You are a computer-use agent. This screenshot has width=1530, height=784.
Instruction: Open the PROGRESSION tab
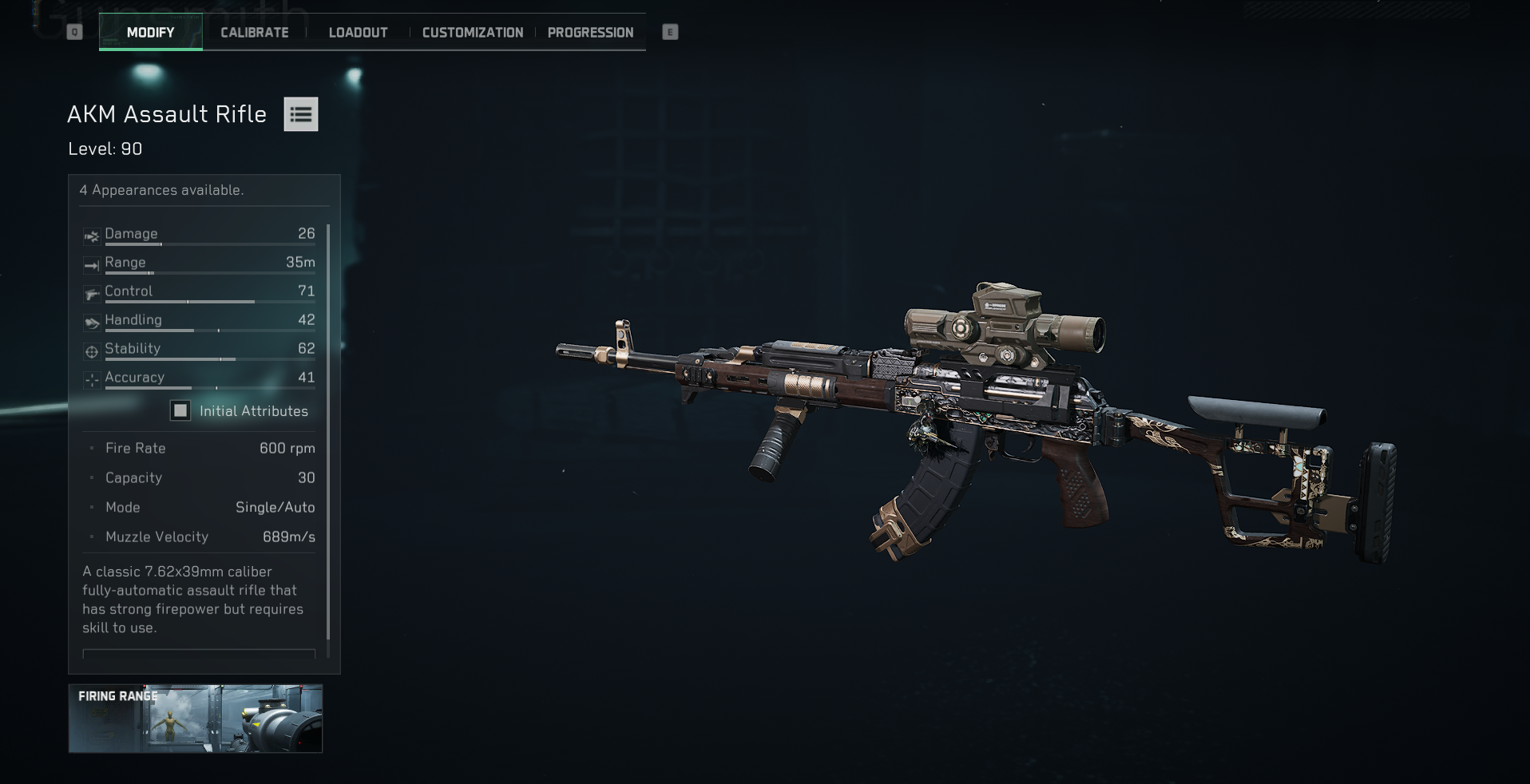pyautogui.click(x=589, y=32)
